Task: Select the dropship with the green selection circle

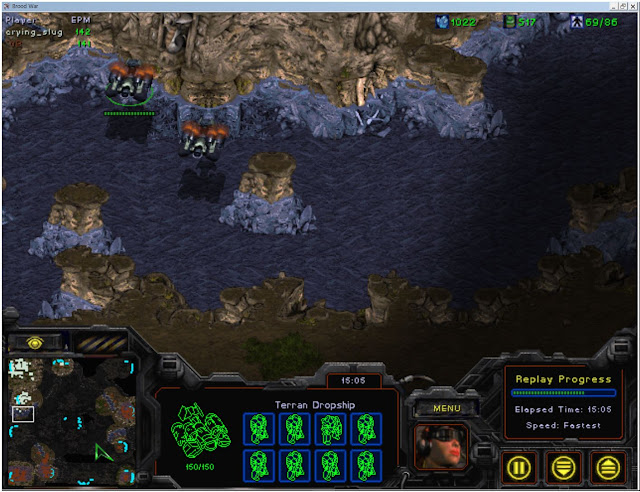Action: [x=131, y=82]
